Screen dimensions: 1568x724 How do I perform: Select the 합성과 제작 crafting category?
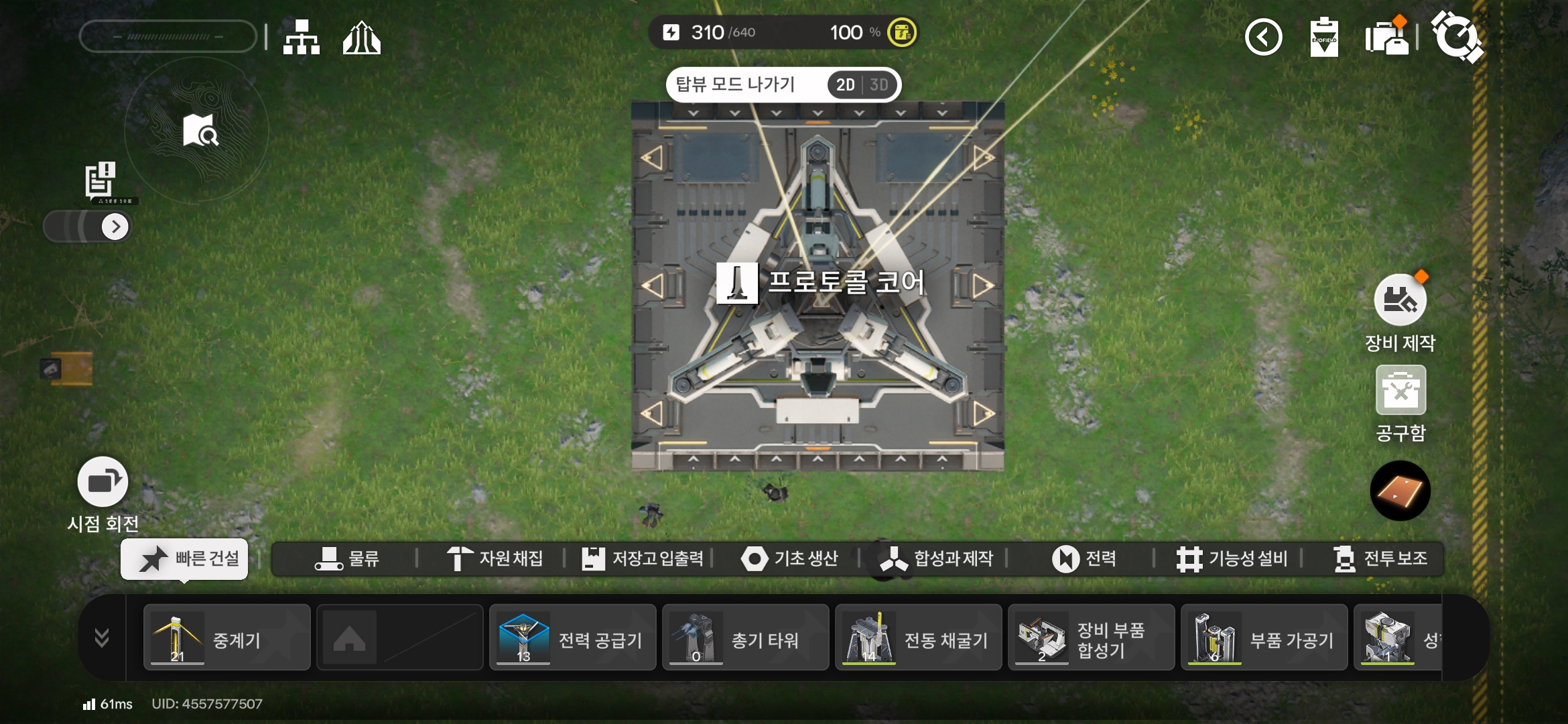[x=936, y=558]
